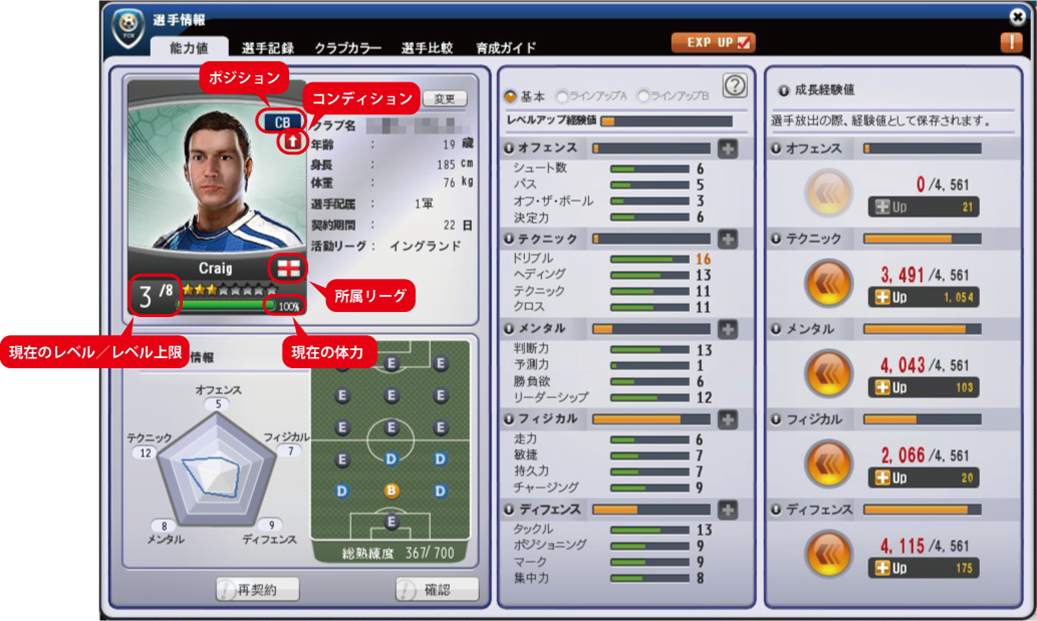Click the plus button beside テクニック stats
This screenshot has height=621, width=1037.
(727, 239)
